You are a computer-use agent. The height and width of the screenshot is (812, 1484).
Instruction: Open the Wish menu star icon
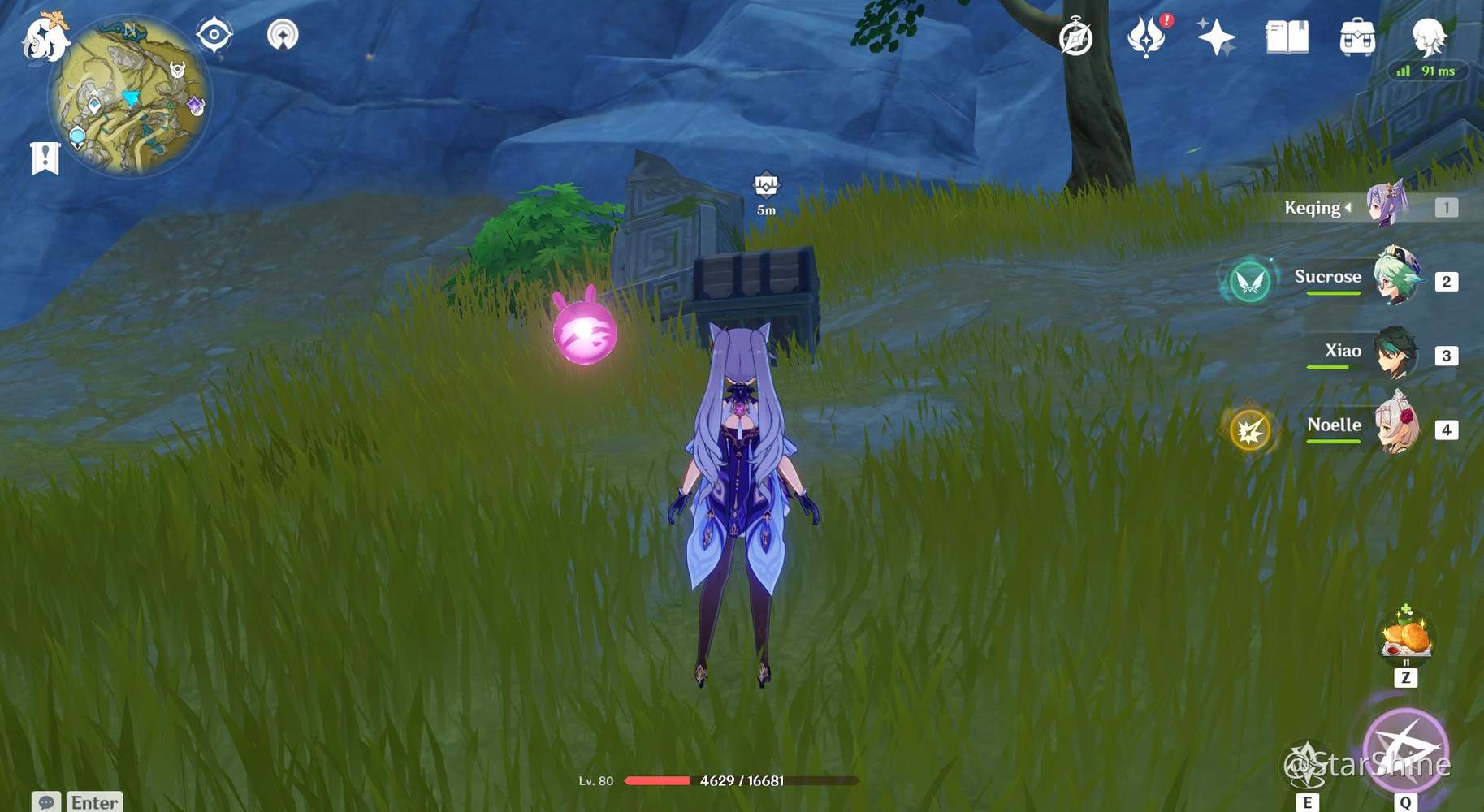point(1215,37)
